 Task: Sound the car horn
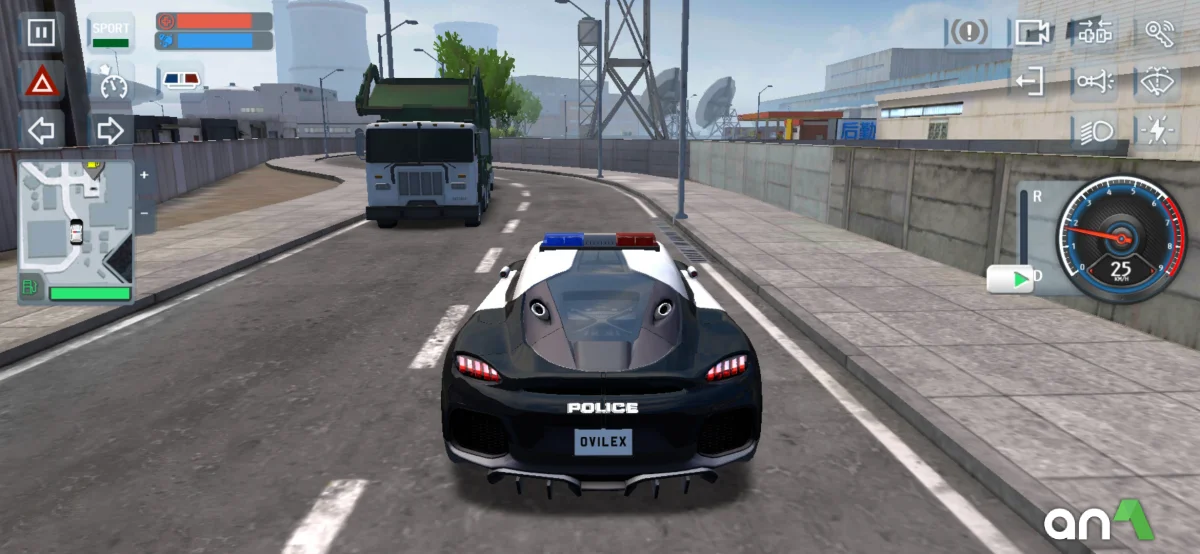click(x=1095, y=81)
